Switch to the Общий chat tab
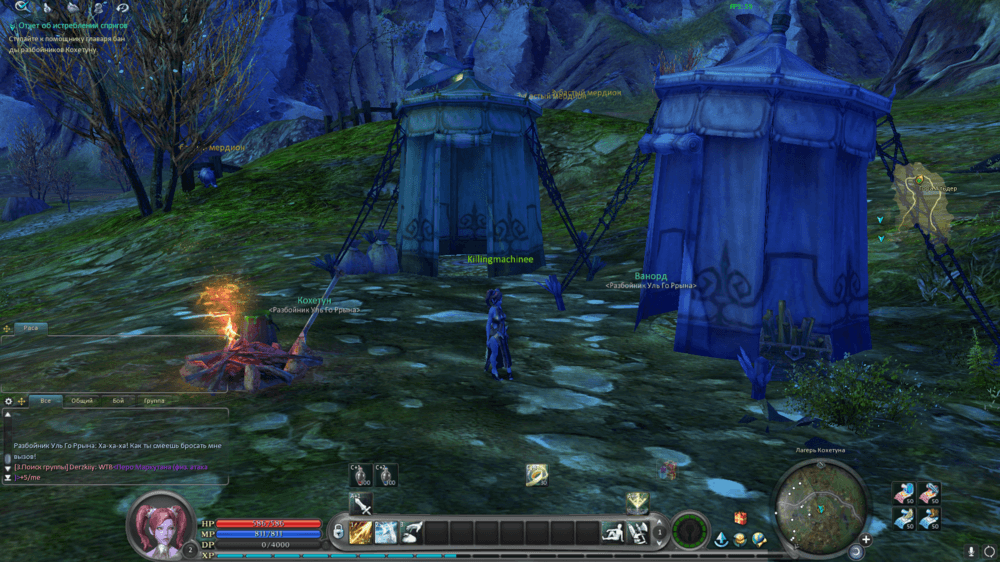Image resolution: width=1000 pixels, height=562 pixels. coord(82,400)
